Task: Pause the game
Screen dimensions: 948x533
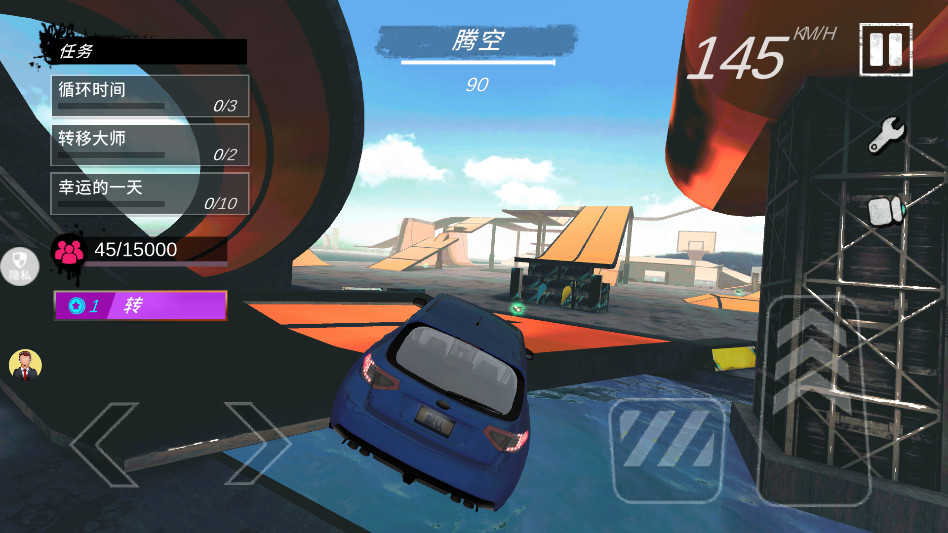Action: tap(886, 50)
